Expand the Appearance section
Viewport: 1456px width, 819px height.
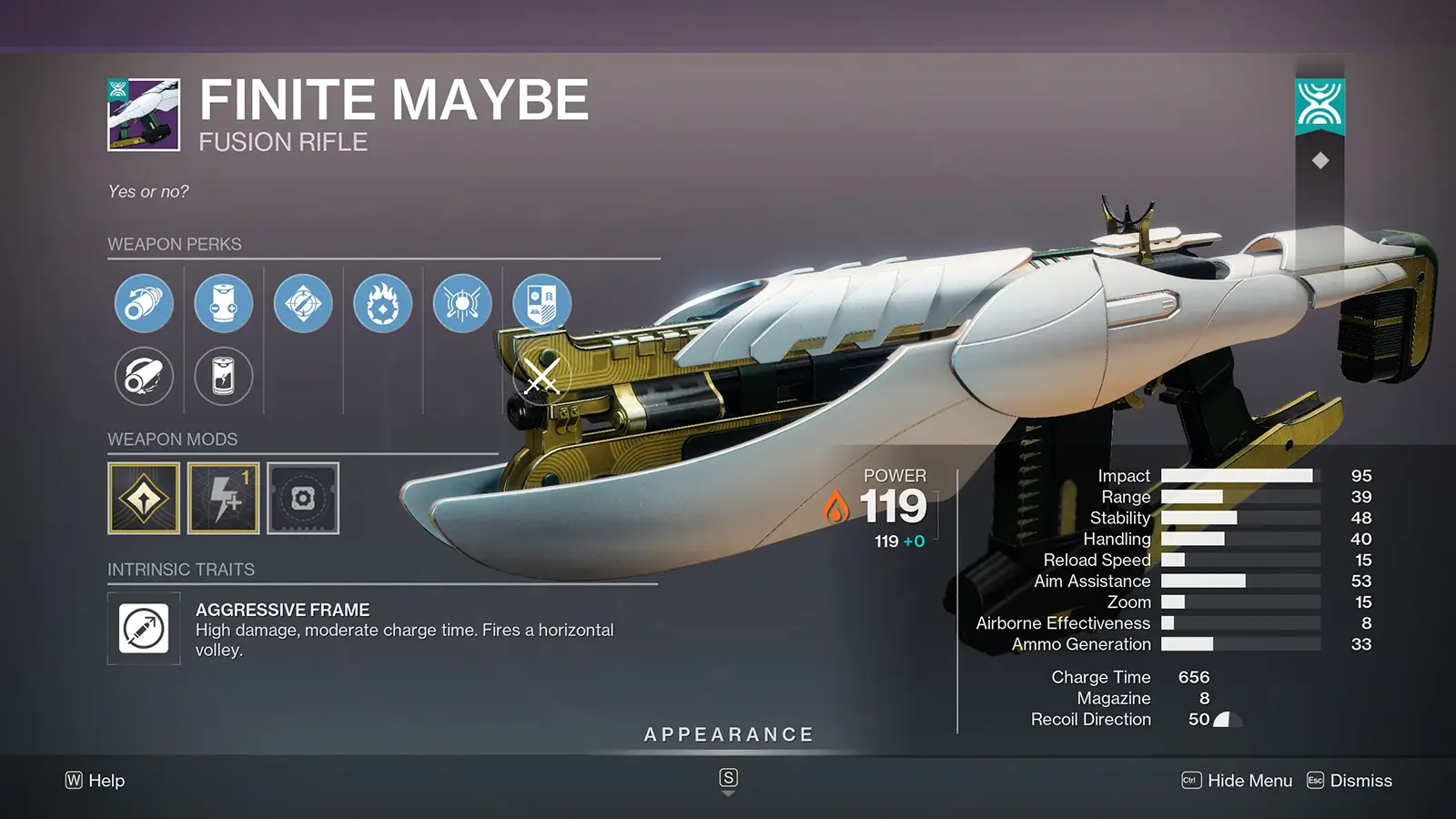pyautogui.click(x=728, y=733)
